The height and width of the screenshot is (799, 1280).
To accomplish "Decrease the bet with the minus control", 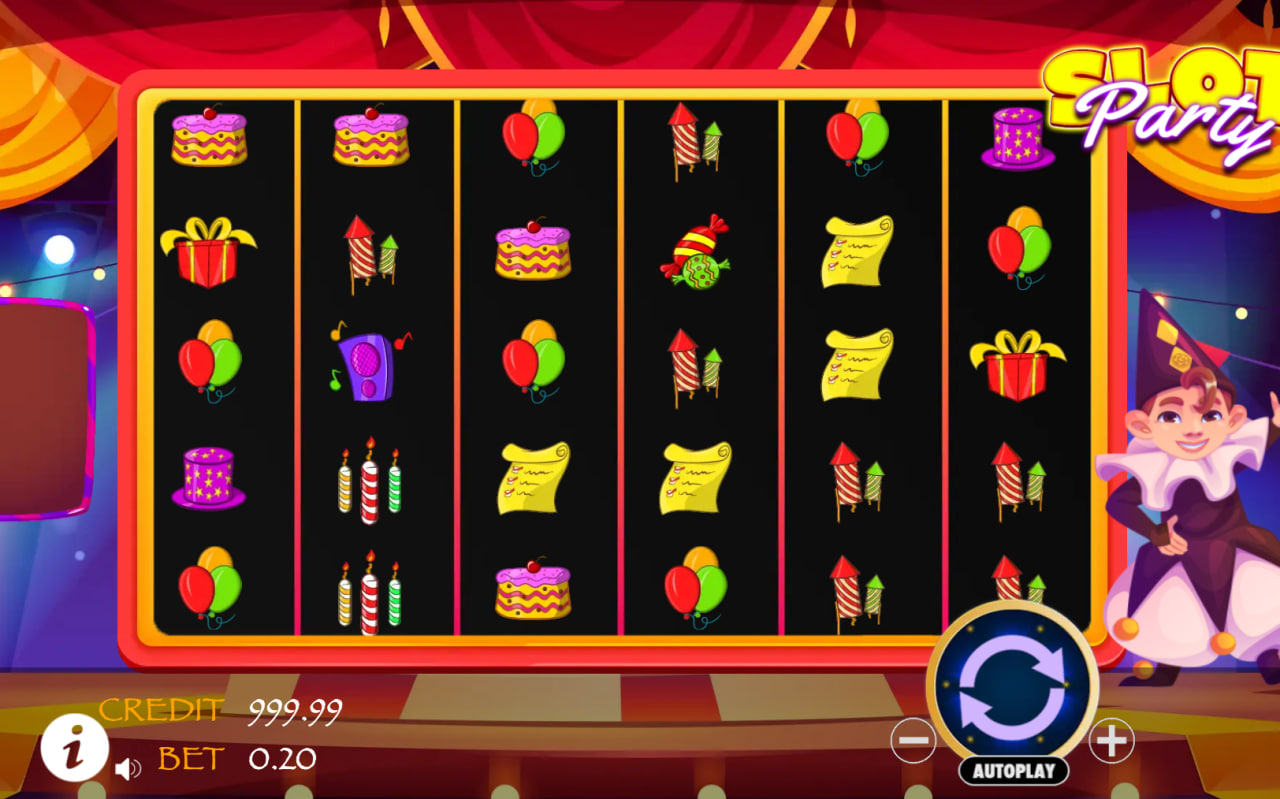I will 913,739.
